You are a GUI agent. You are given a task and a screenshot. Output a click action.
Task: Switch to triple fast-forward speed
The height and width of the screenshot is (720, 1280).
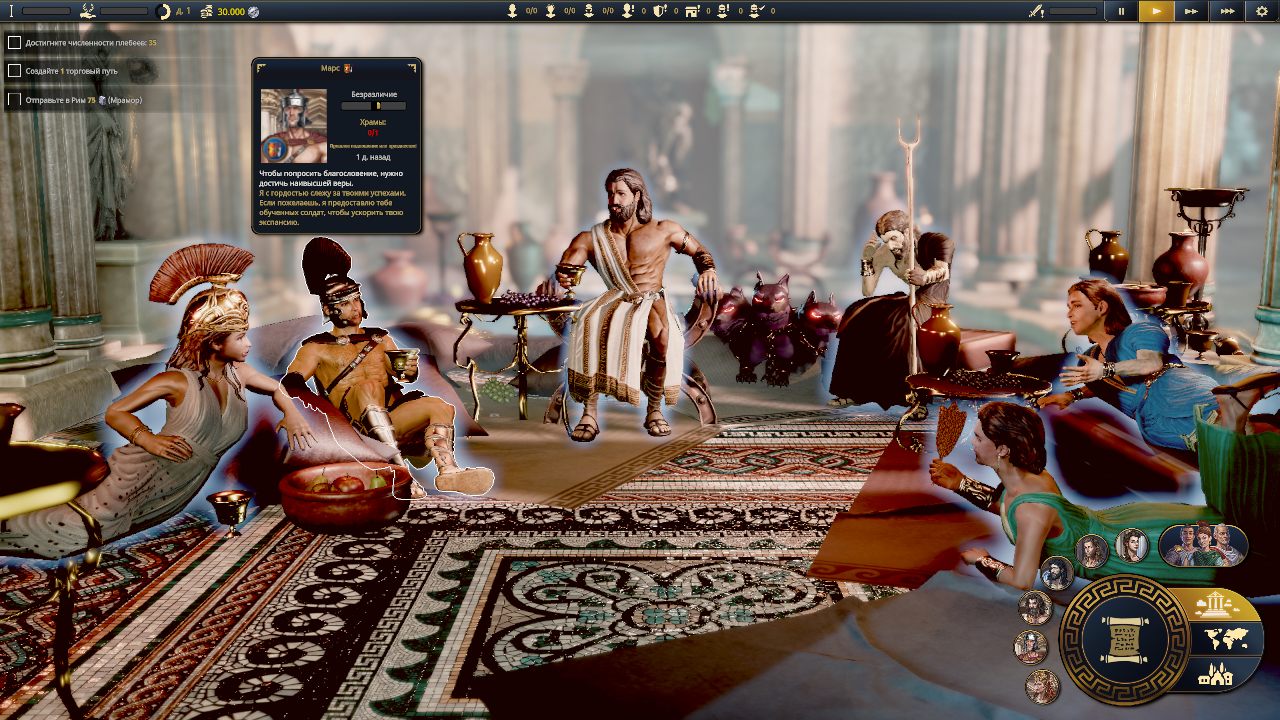pos(1226,11)
